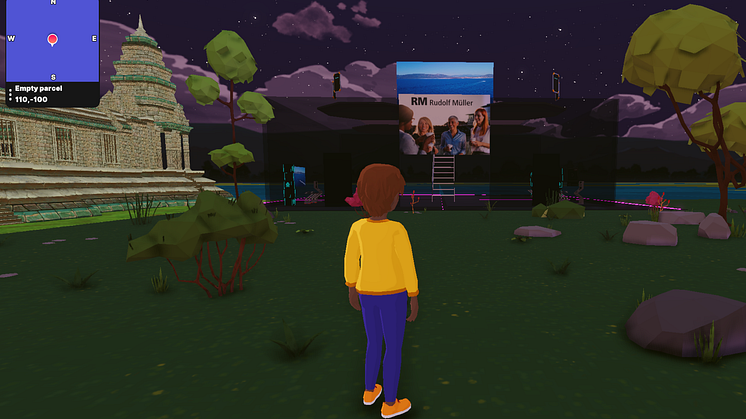746x419 pixels.
Task: Open the three-dot menu beside Empty parcel
Action: 10,95
